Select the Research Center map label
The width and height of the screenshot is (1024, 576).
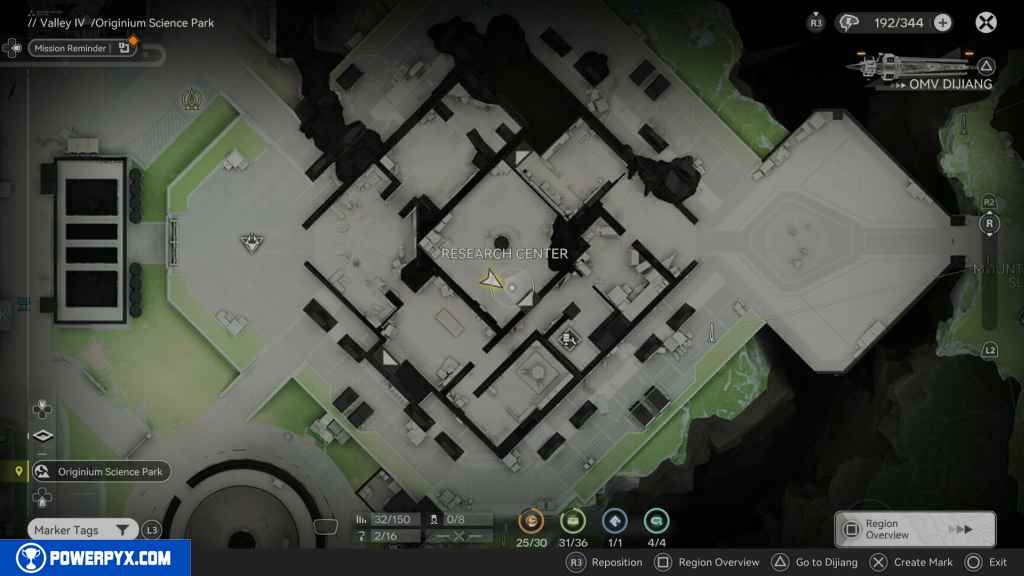click(x=504, y=254)
